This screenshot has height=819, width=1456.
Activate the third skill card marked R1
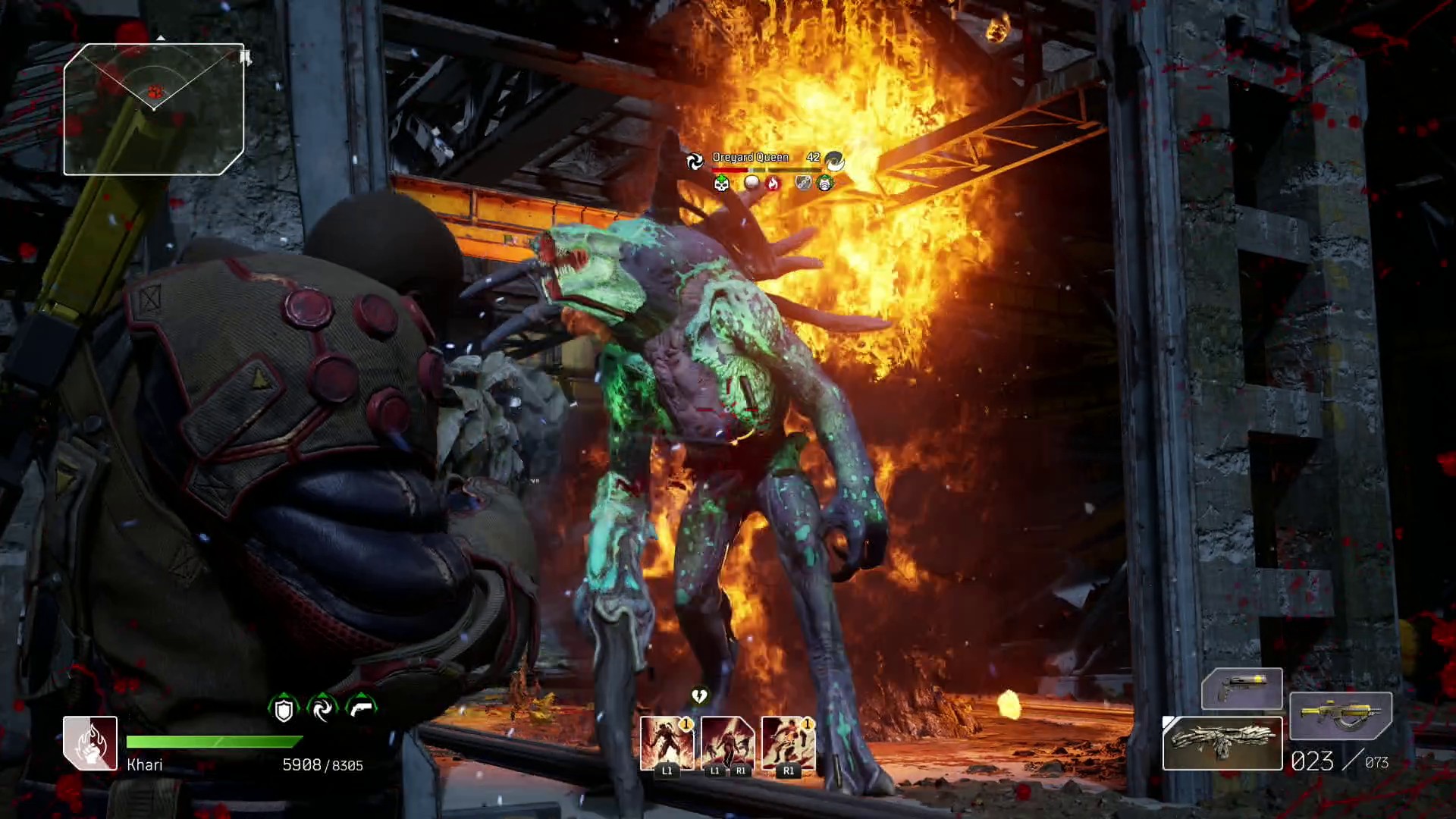[788, 744]
